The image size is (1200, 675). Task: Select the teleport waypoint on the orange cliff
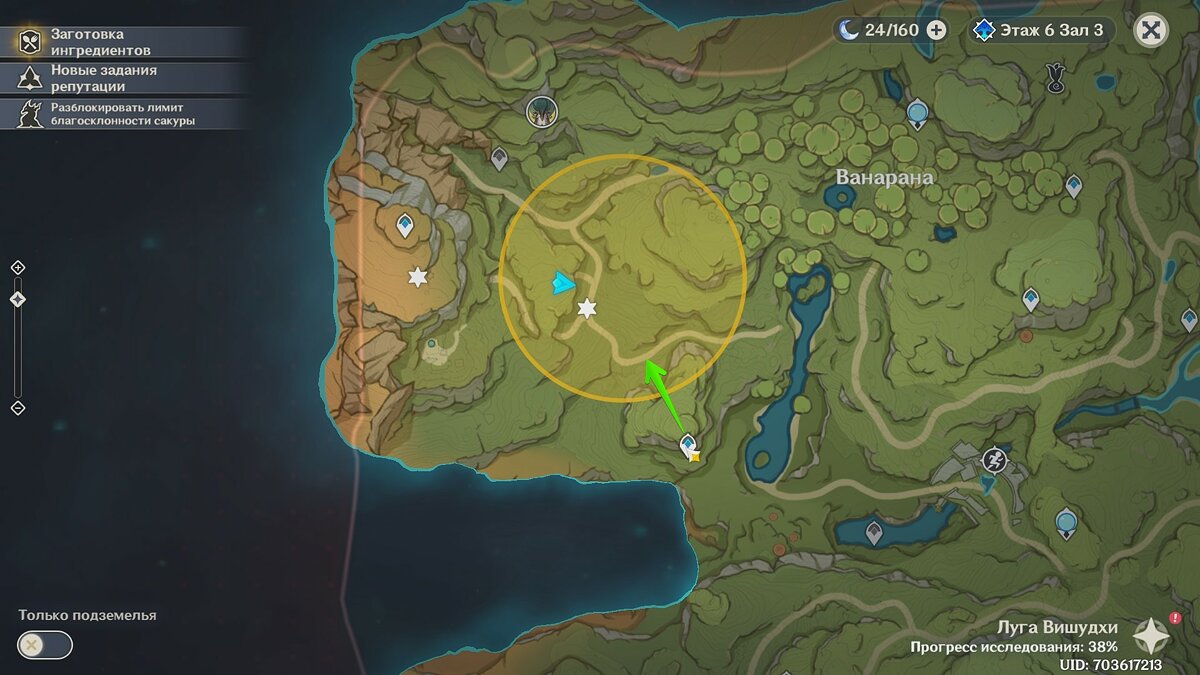point(405,224)
